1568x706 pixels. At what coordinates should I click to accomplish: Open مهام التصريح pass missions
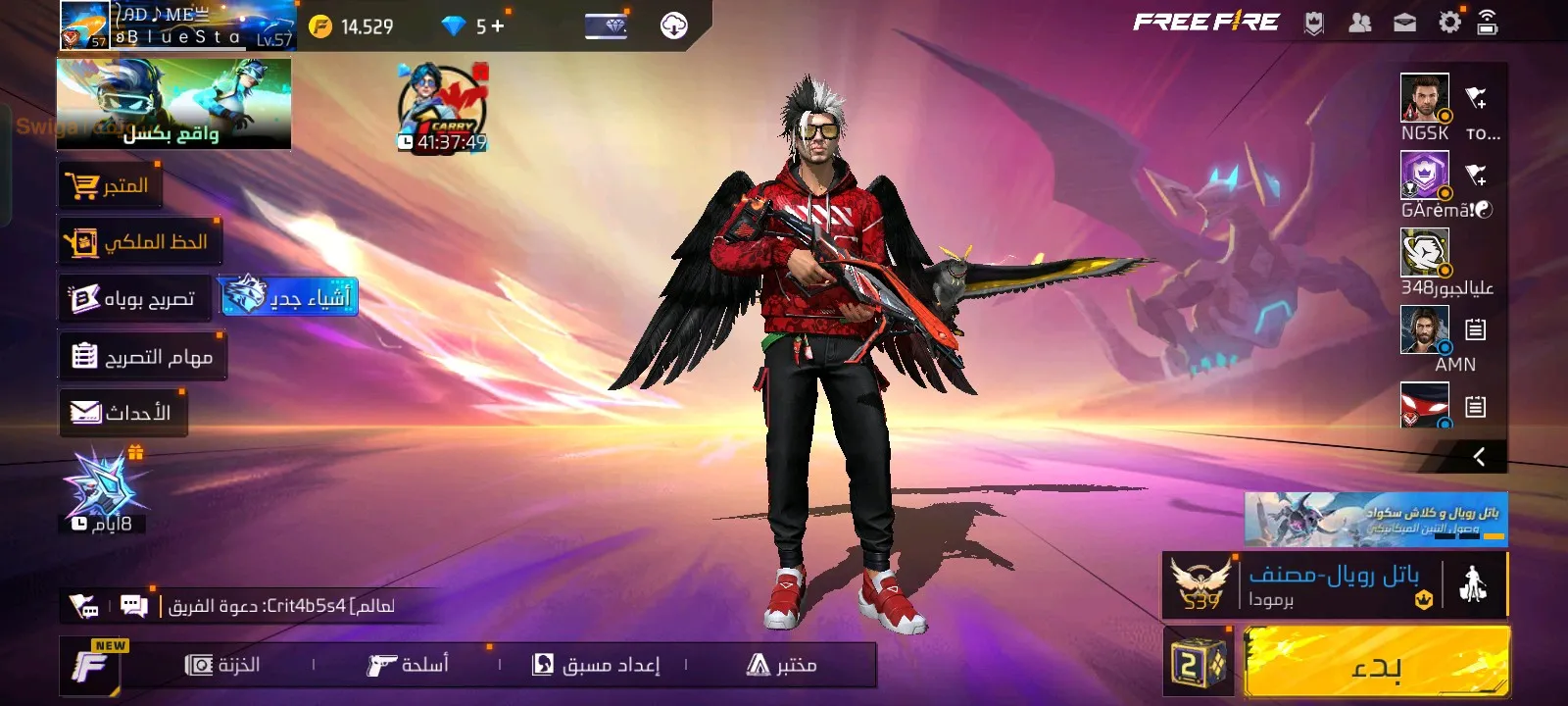(x=142, y=356)
